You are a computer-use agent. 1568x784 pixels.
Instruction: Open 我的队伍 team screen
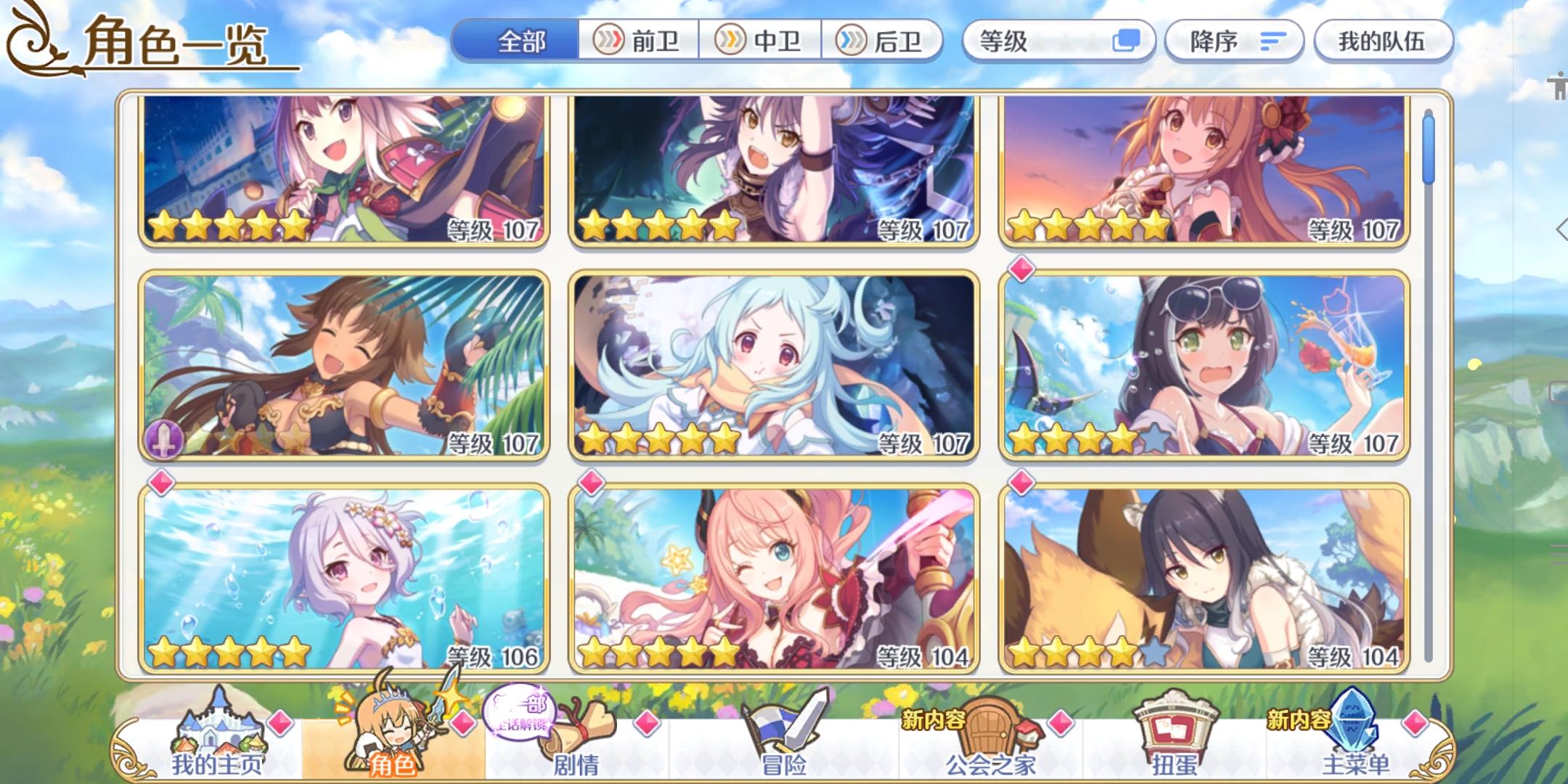[x=1384, y=41]
